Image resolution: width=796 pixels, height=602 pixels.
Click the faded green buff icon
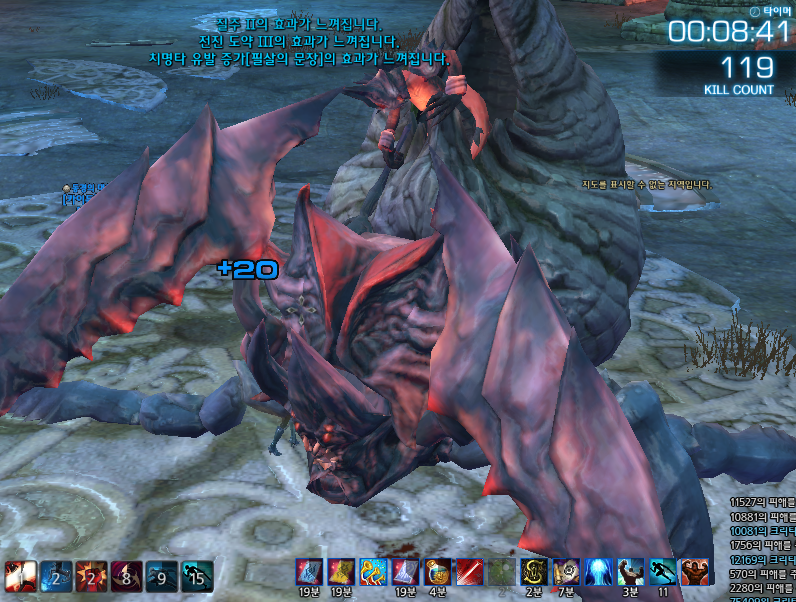(502, 572)
